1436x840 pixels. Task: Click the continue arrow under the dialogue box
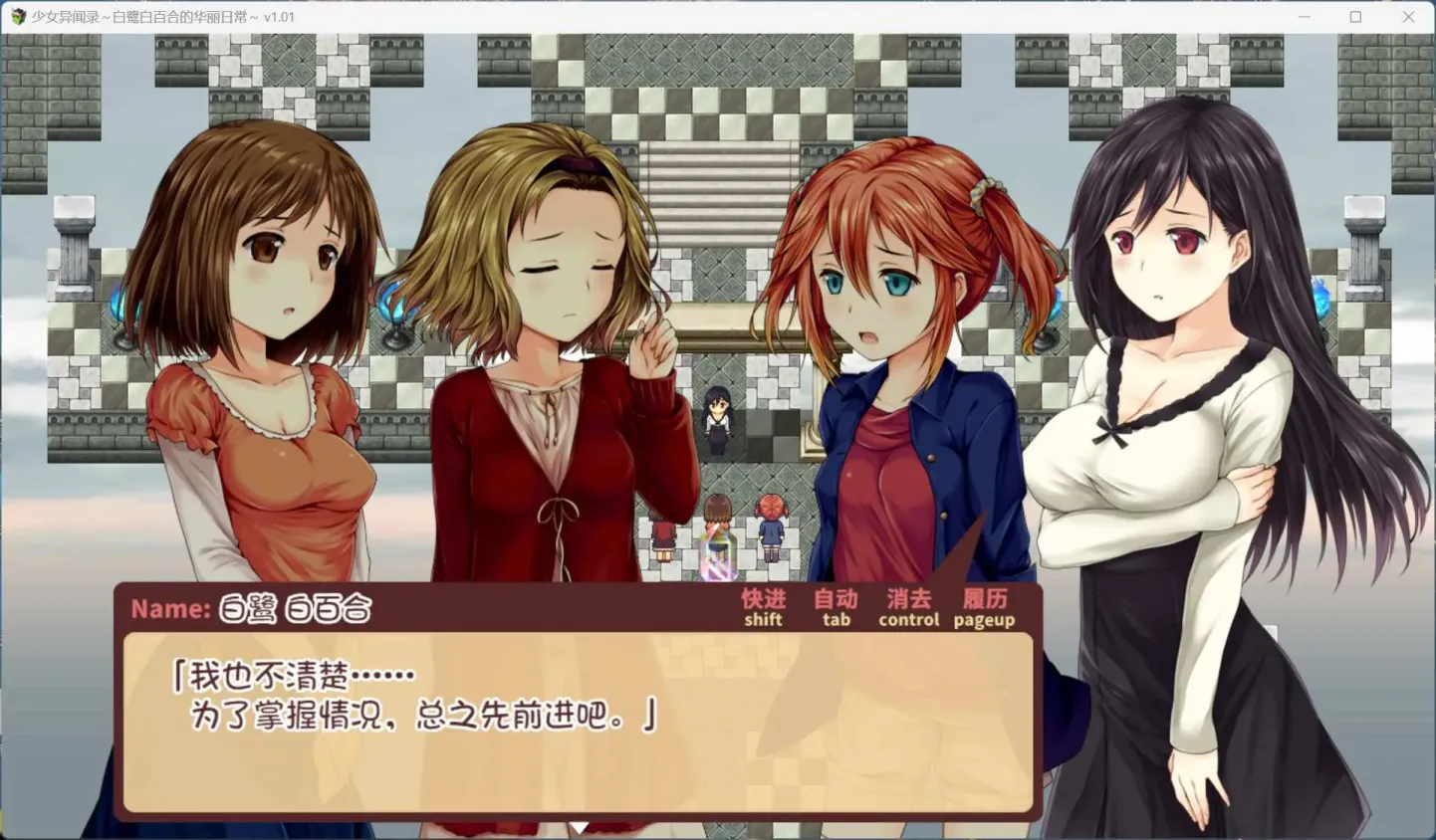coord(581,829)
